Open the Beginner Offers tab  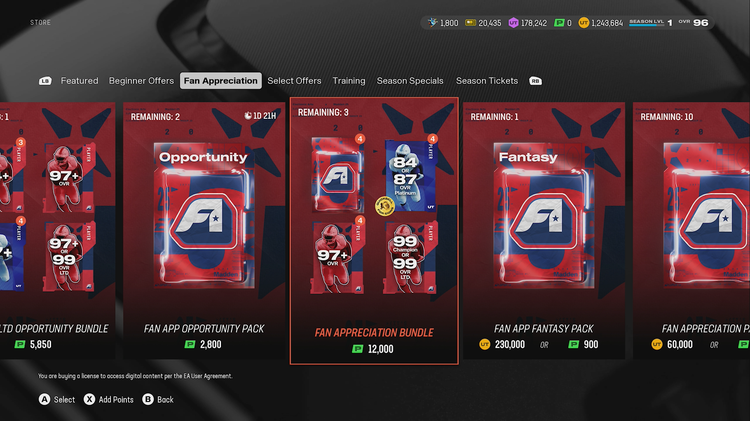pyautogui.click(x=140, y=81)
